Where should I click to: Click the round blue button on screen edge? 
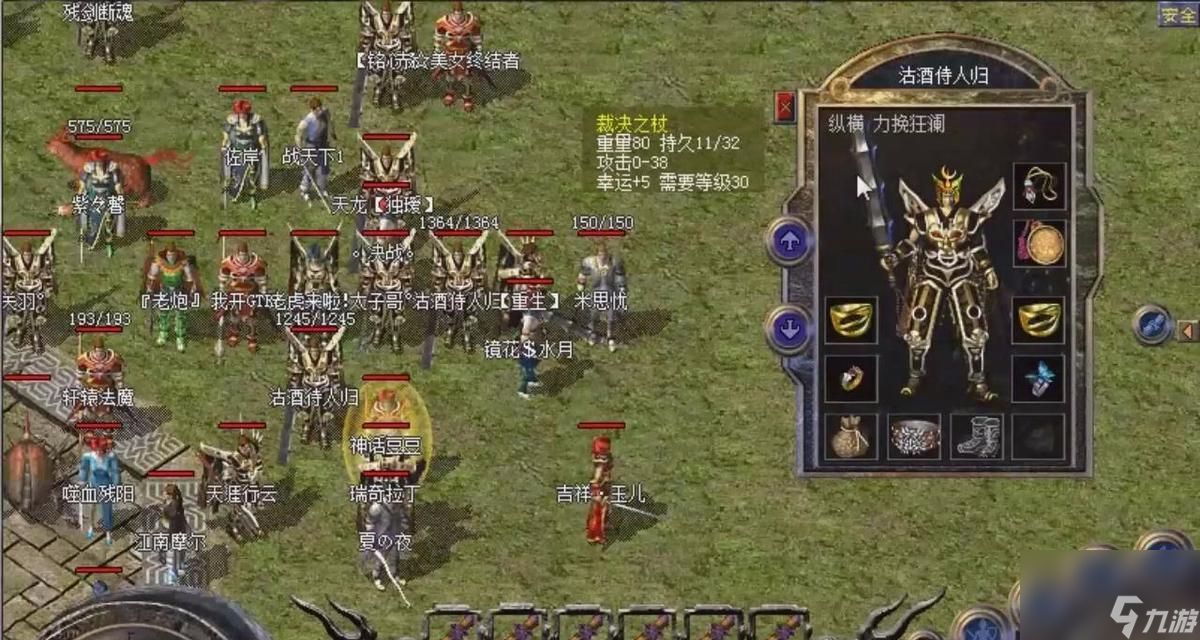(1152, 325)
